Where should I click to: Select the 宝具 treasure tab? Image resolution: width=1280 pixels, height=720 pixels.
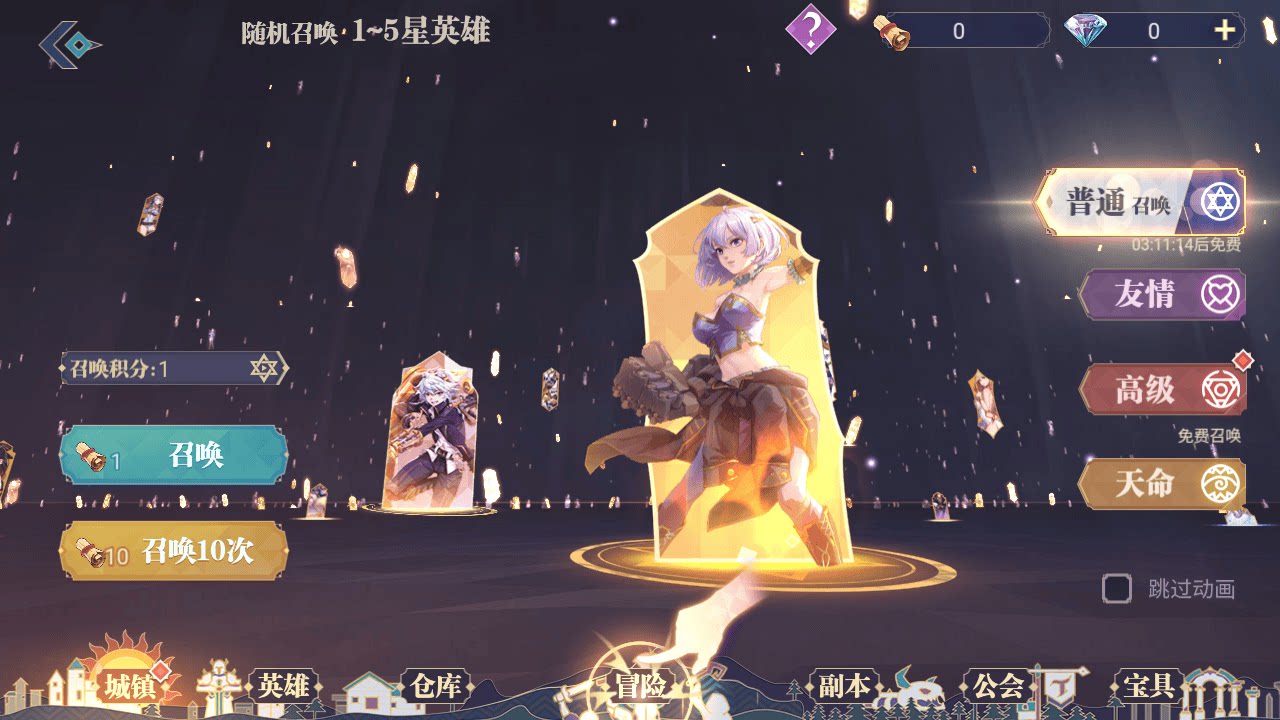[1151, 687]
